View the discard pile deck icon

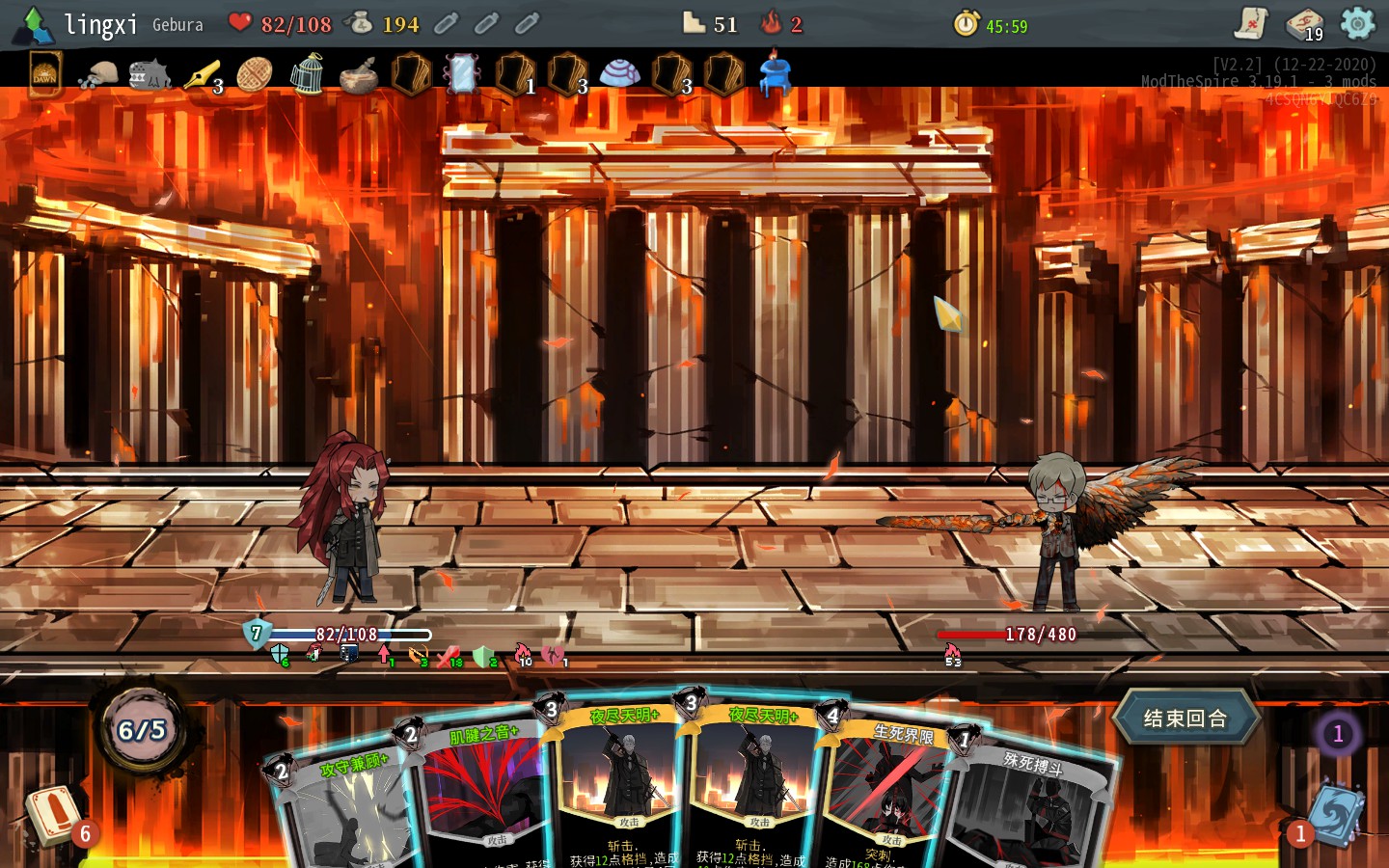coord(1336,815)
